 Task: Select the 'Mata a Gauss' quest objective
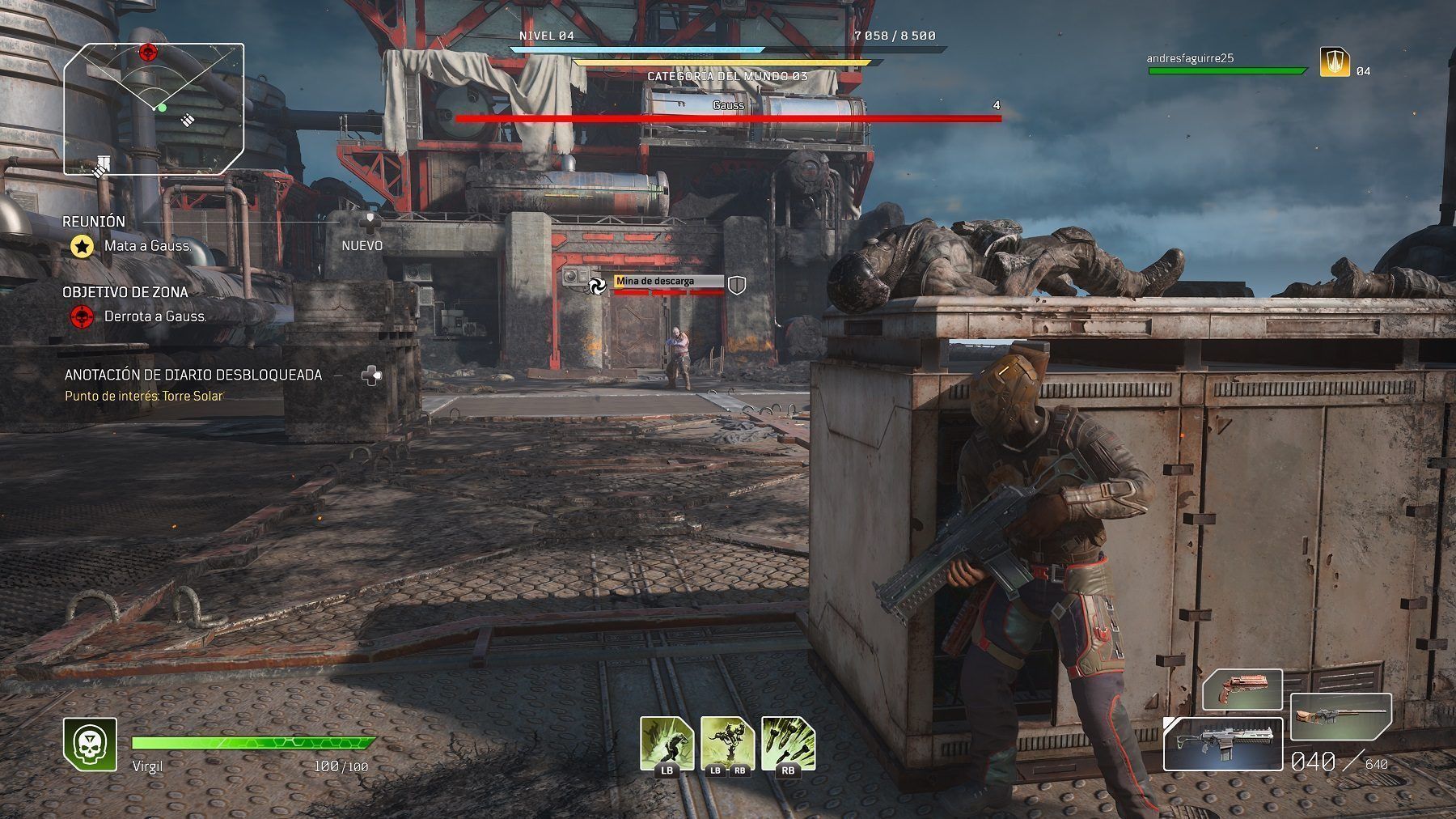pos(147,246)
